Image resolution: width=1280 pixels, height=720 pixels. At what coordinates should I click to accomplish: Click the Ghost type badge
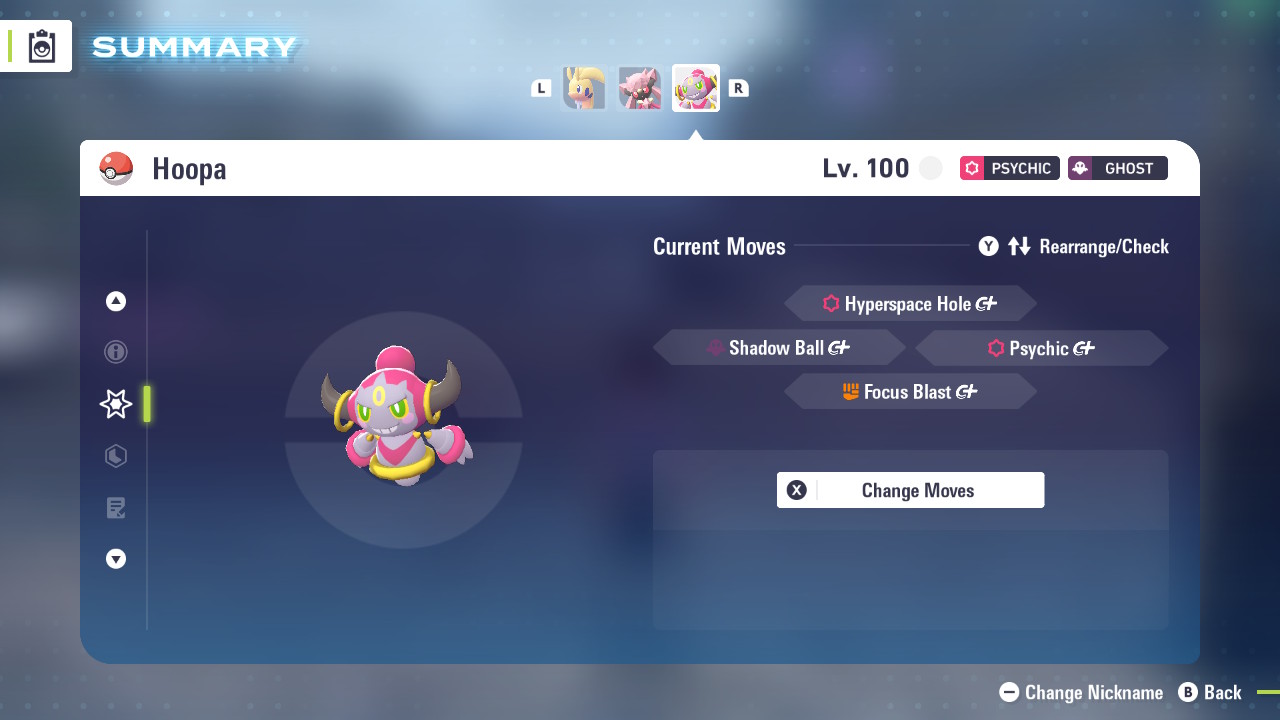coord(1117,168)
